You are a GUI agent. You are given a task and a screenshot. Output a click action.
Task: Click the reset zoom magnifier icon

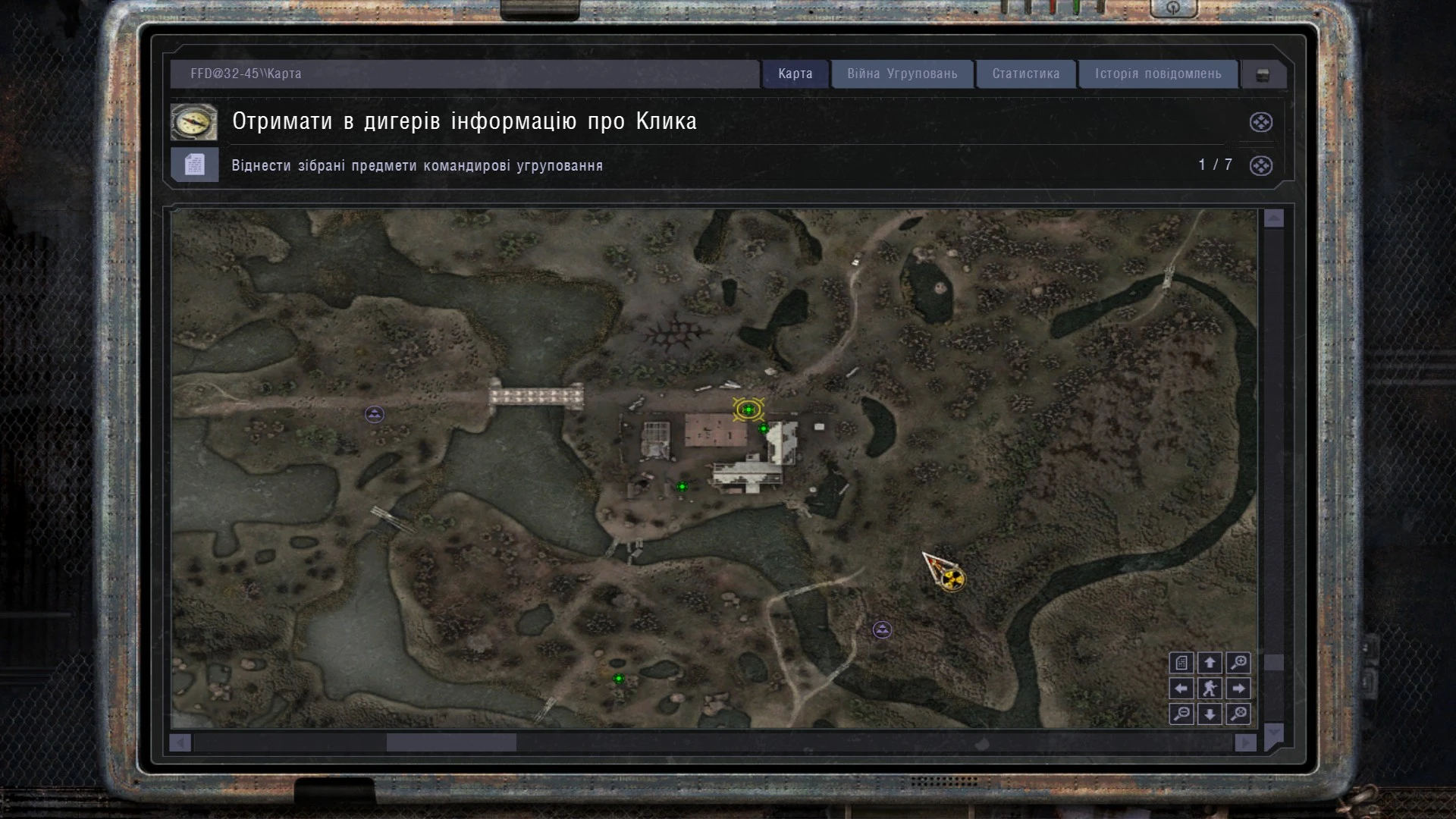point(1238,714)
